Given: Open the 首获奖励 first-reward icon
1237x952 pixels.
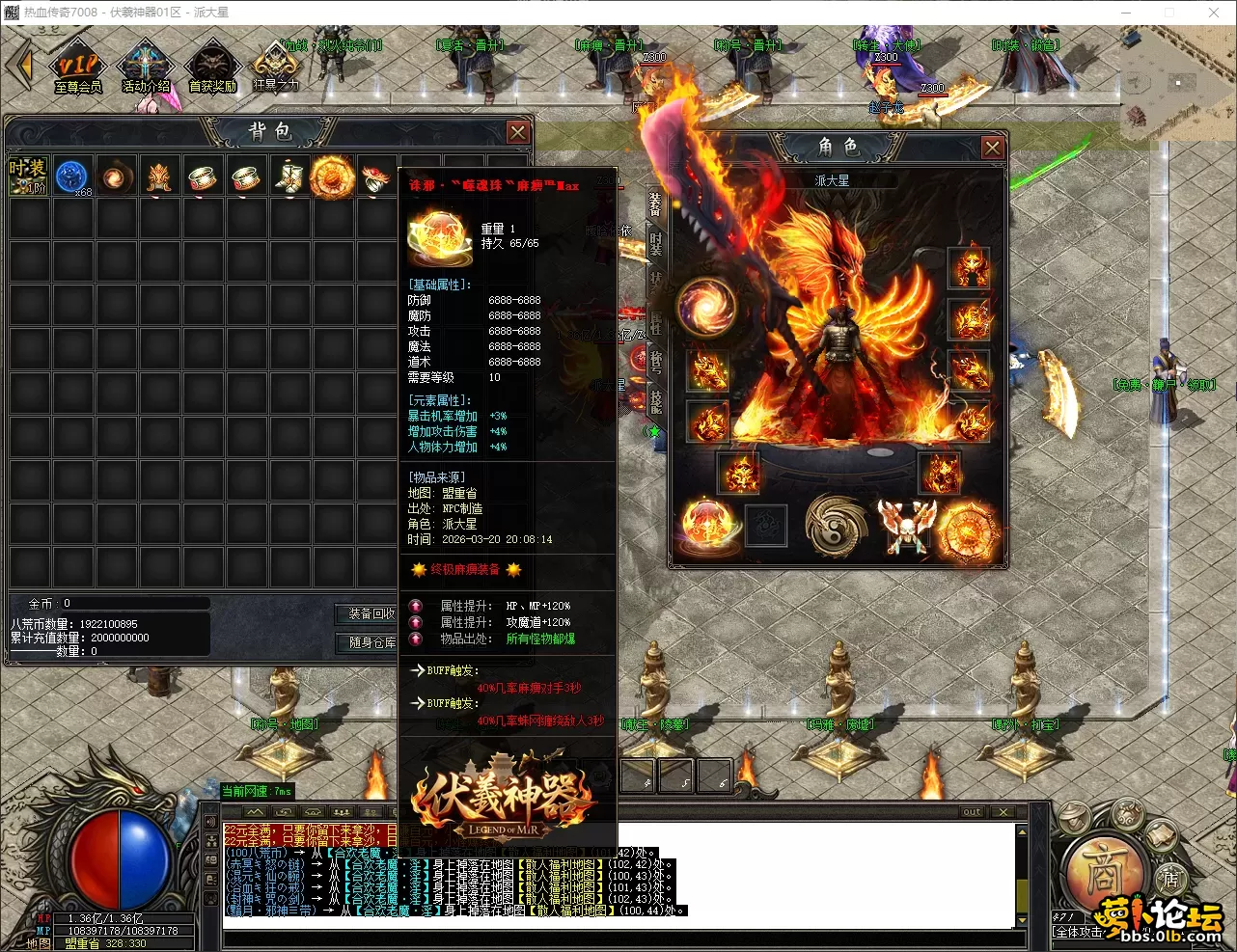Looking at the screenshot, I should [212, 69].
